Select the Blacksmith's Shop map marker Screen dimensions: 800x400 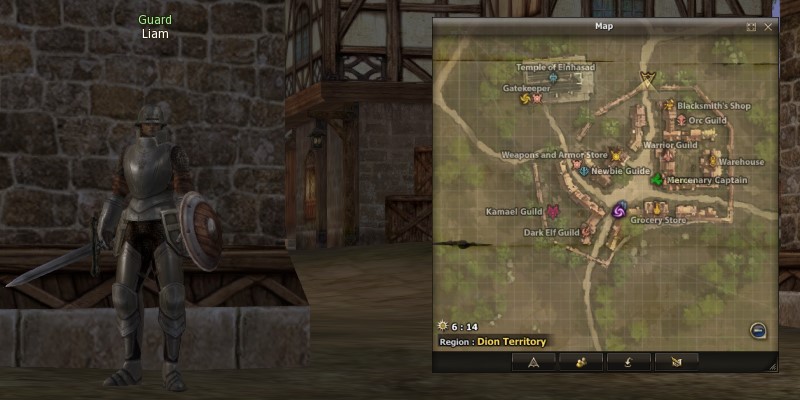click(x=668, y=104)
